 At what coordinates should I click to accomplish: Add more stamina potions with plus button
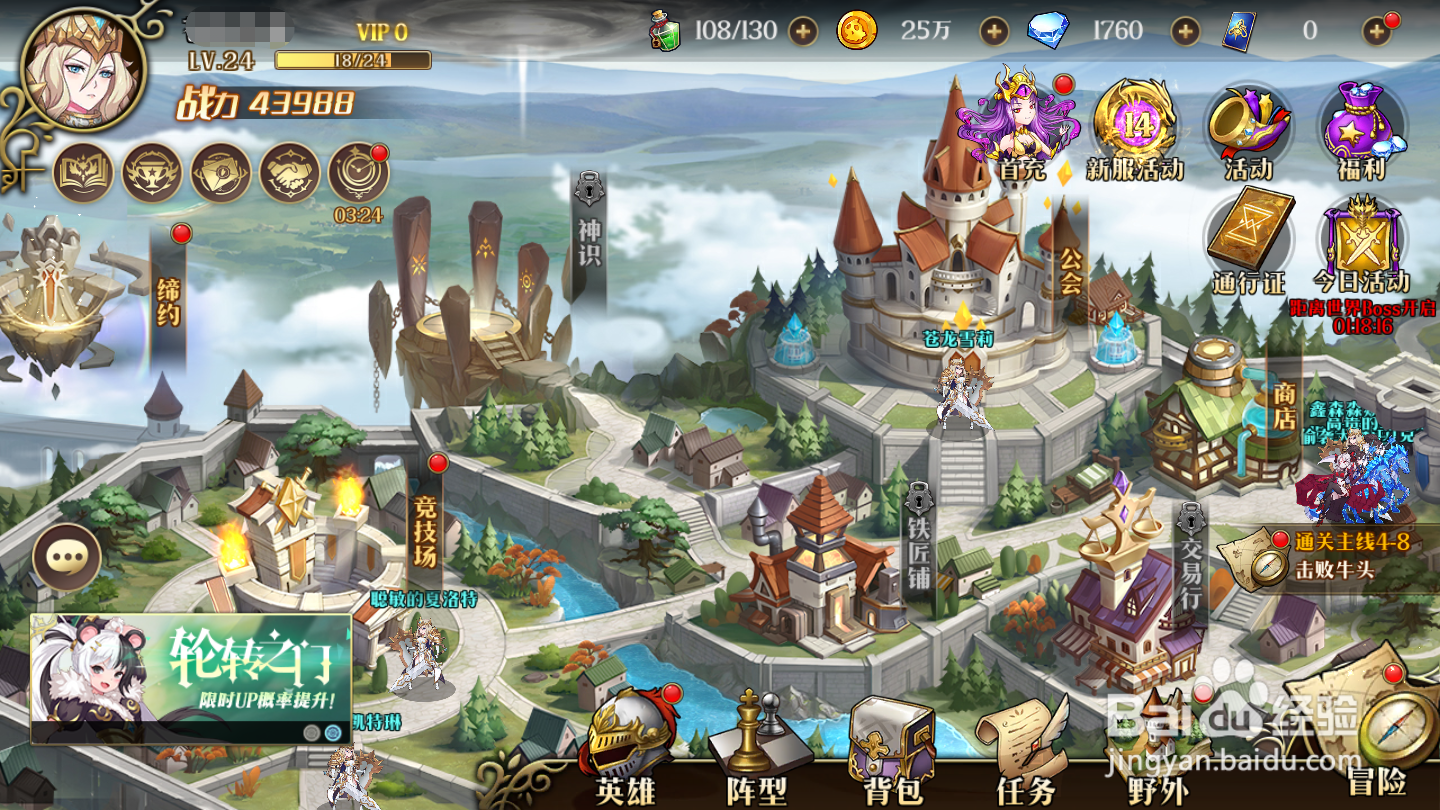(803, 31)
